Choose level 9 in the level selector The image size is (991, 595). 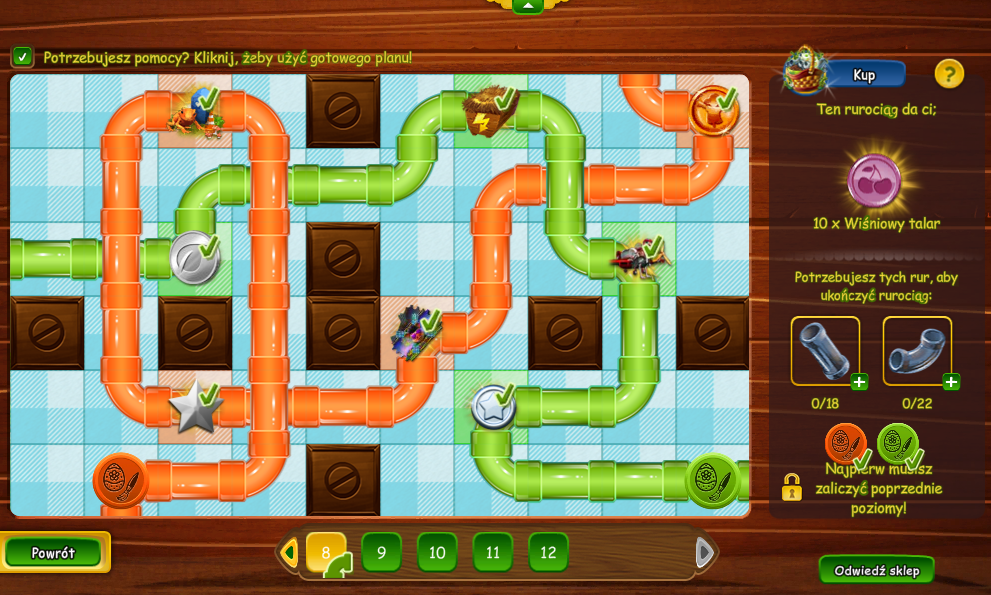click(381, 552)
